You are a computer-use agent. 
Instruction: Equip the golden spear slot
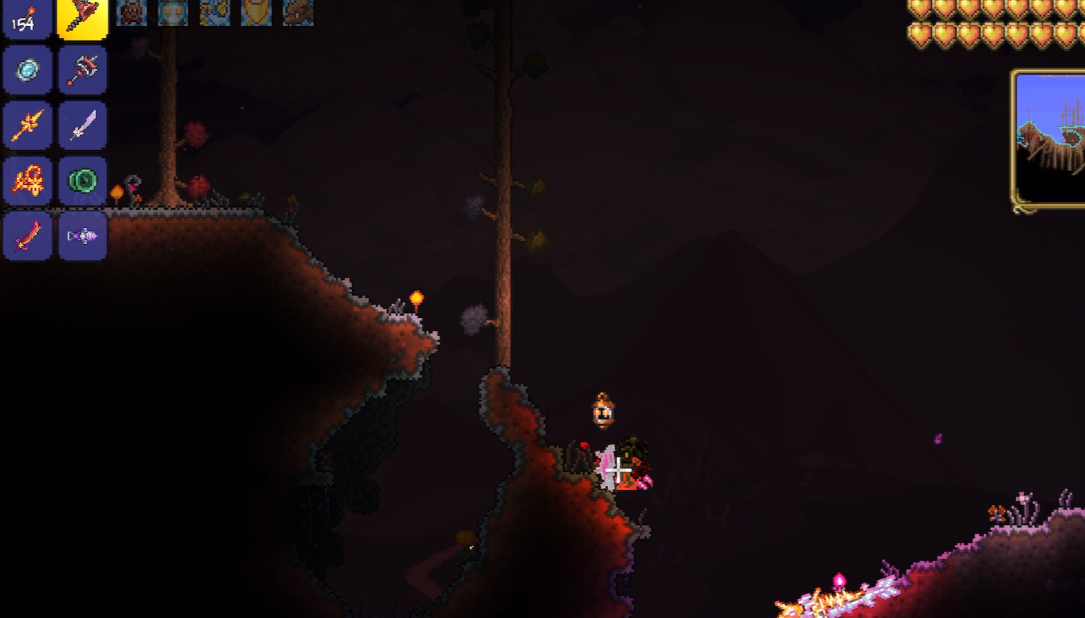click(27, 125)
